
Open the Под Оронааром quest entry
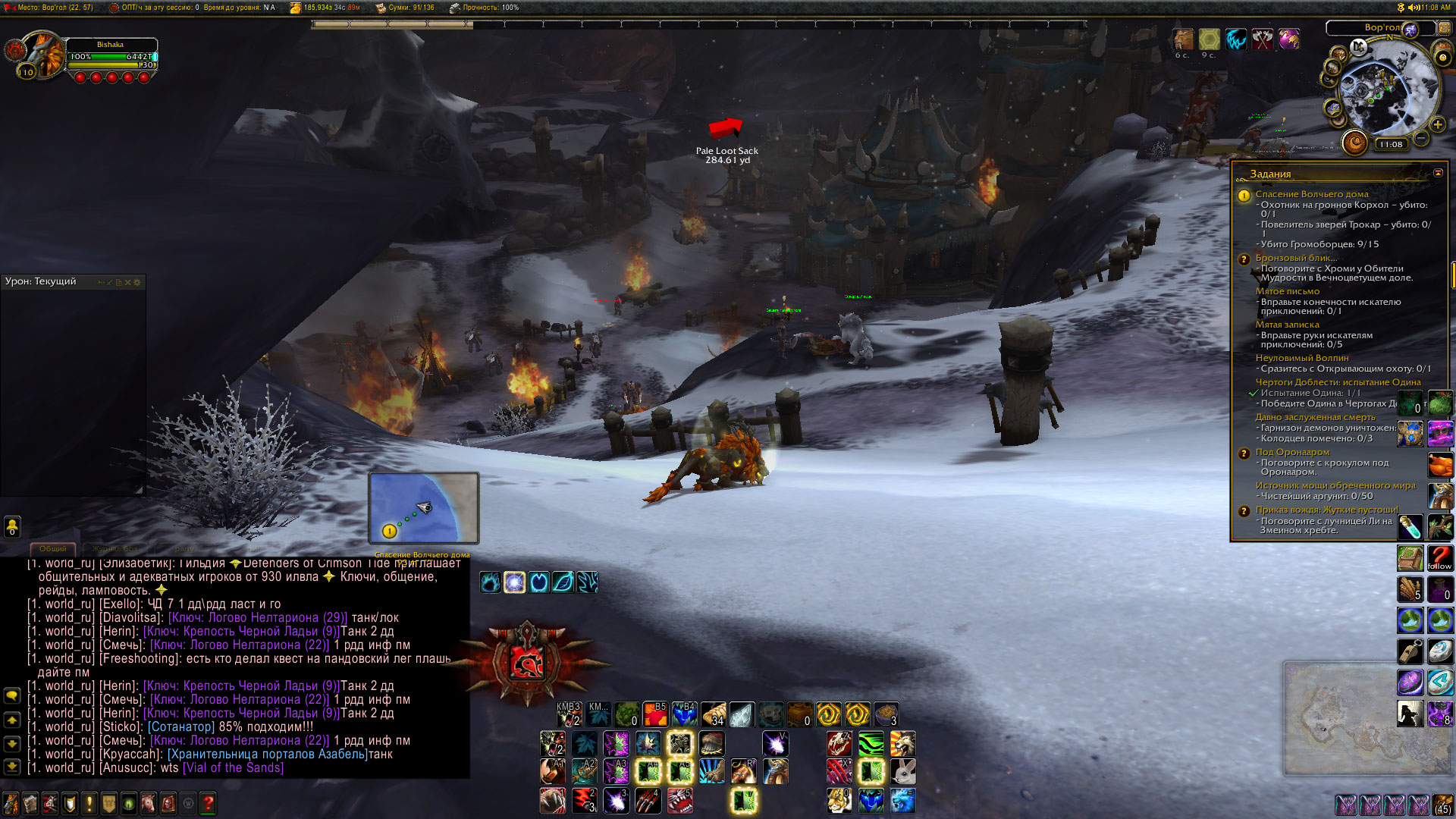pyautogui.click(x=1292, y=452)
